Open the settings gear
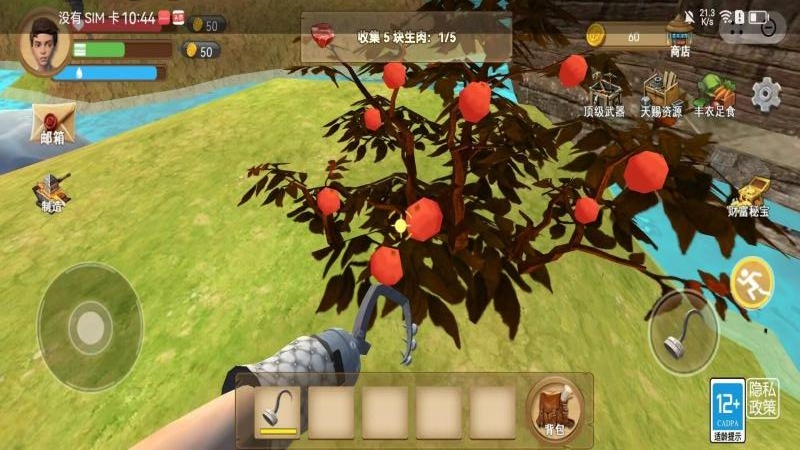Viewport: 800px width, 450px height. point(766,94)
